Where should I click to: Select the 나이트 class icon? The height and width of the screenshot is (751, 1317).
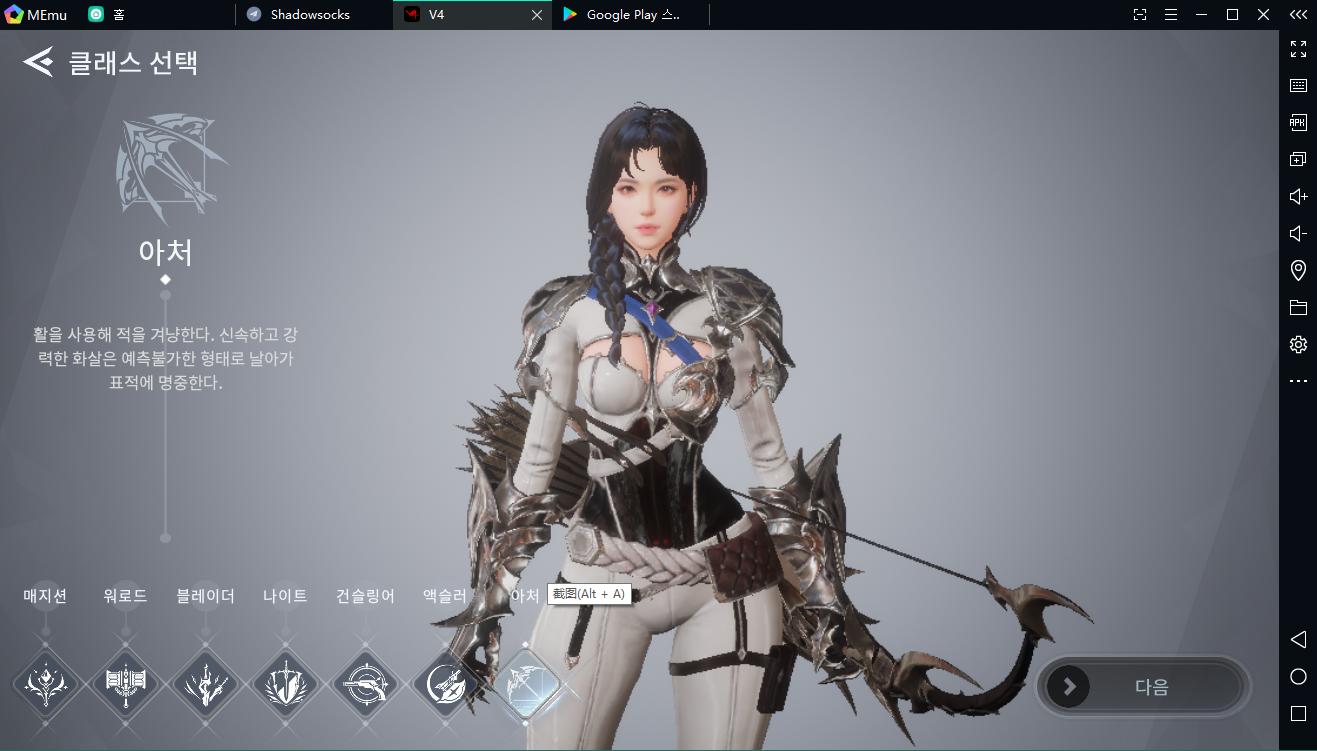(x=285, y=685)
